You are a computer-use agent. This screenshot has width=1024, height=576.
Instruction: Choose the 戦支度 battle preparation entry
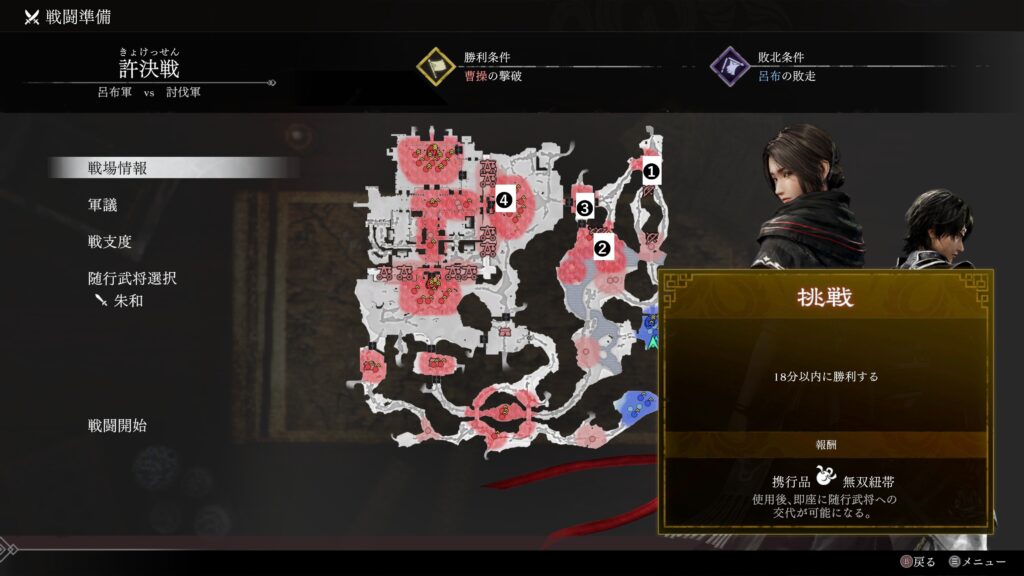point(110,242)
